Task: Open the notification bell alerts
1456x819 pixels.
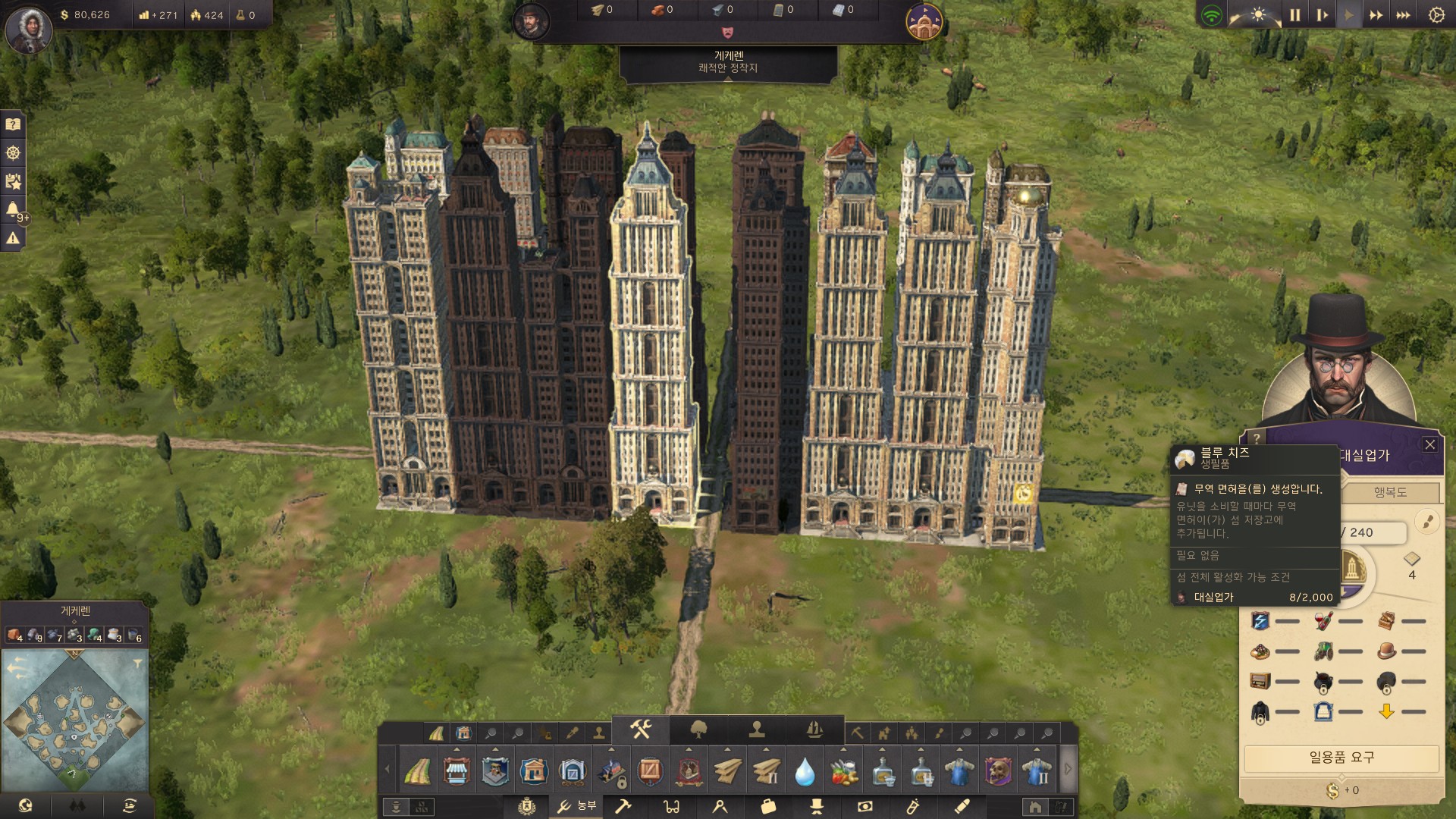Action: pos(13,209)
